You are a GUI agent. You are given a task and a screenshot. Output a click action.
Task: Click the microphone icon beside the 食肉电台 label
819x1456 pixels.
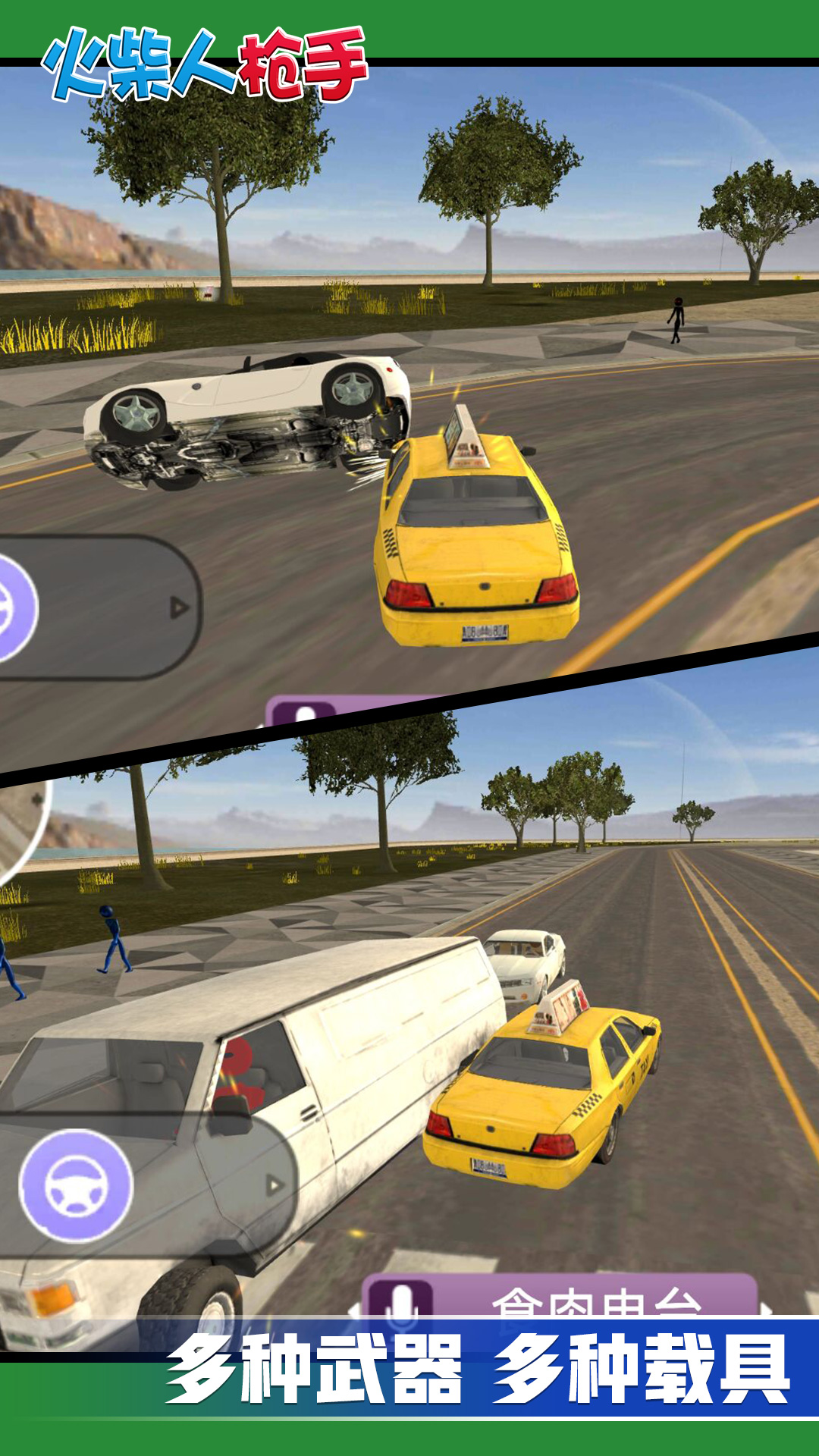coord(401,1300)
